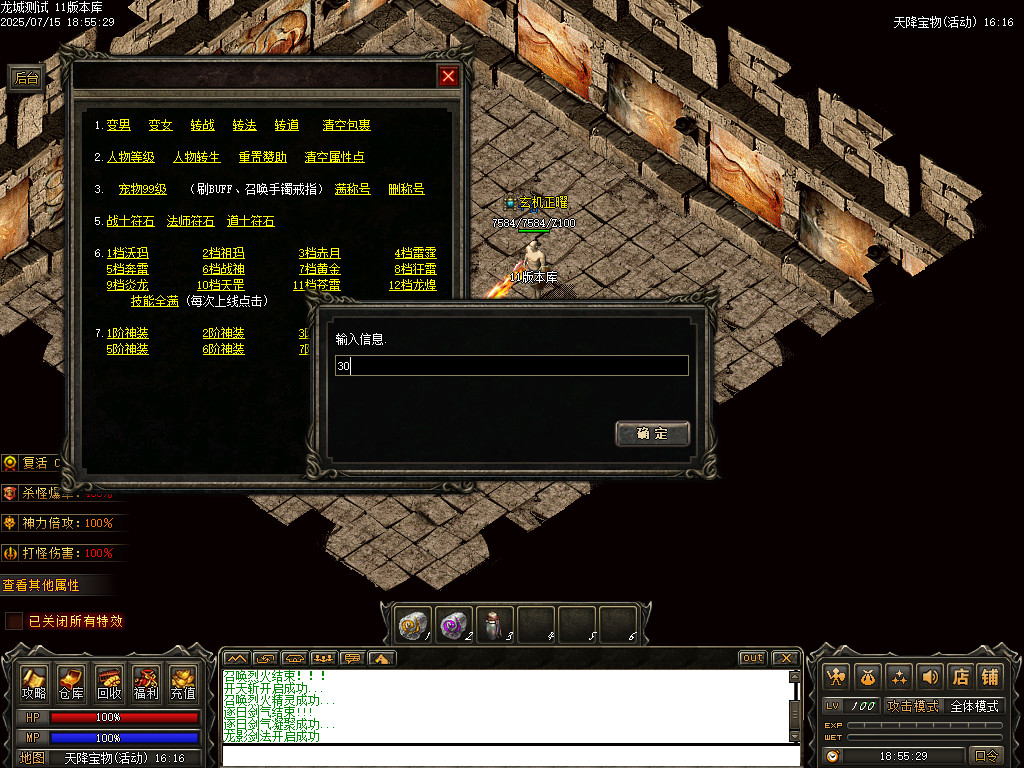1024x768 pixels.
Task: Focus the 输入信息 text field
Action: click(x=511, y=366)
